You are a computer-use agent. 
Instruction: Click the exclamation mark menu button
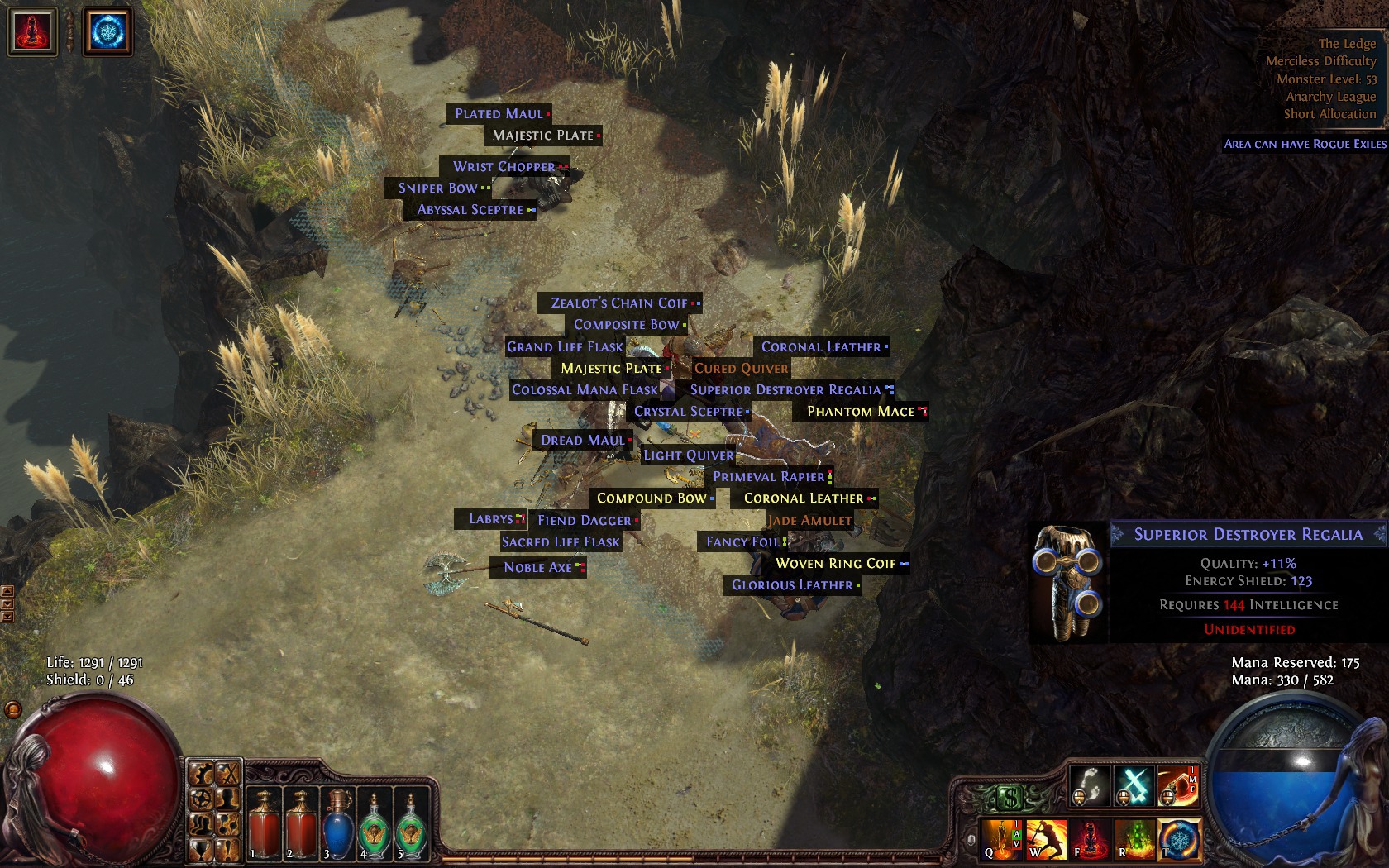click(x=227, y=849)
